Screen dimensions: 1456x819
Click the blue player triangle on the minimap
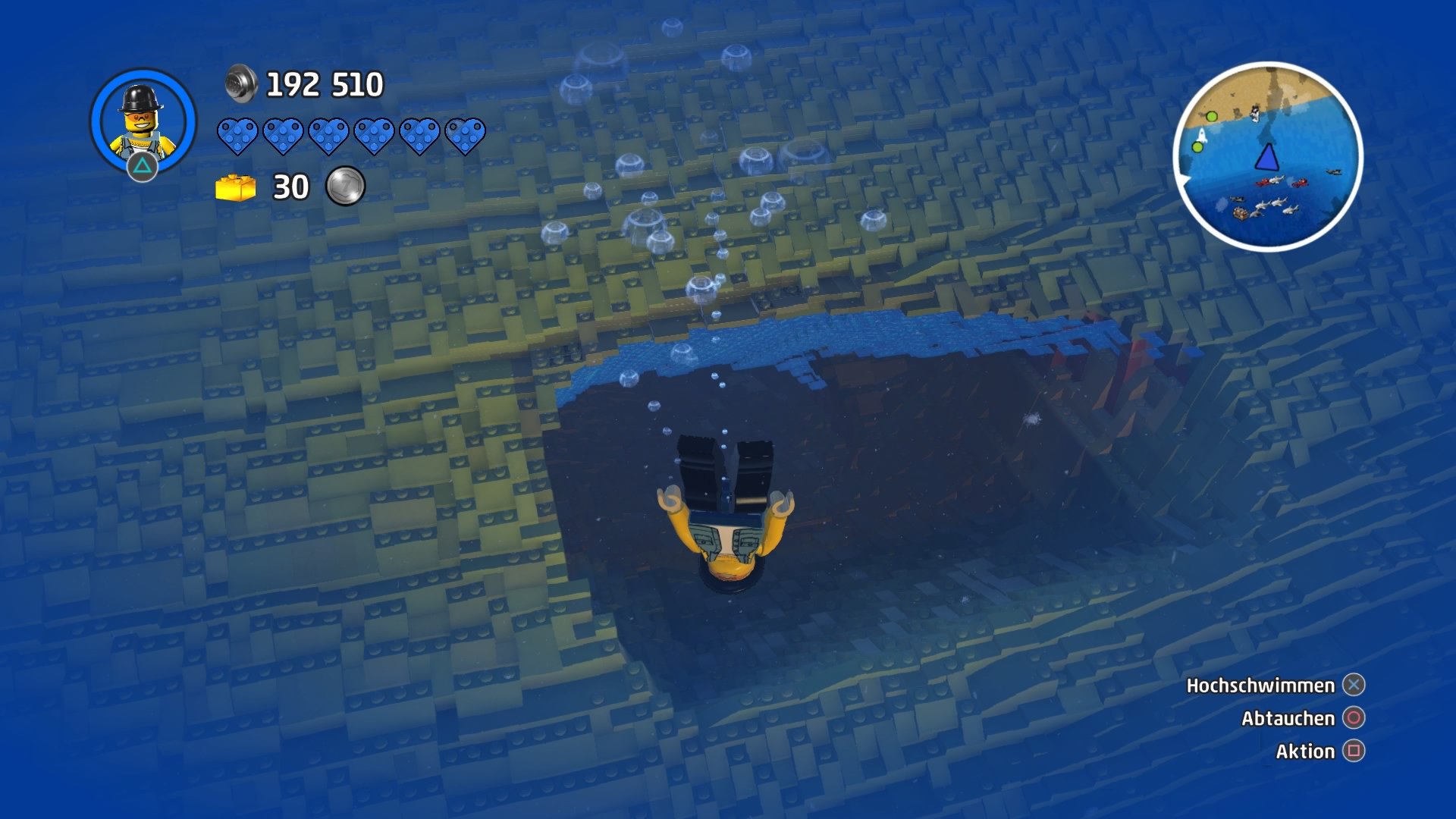(1269, 158)
